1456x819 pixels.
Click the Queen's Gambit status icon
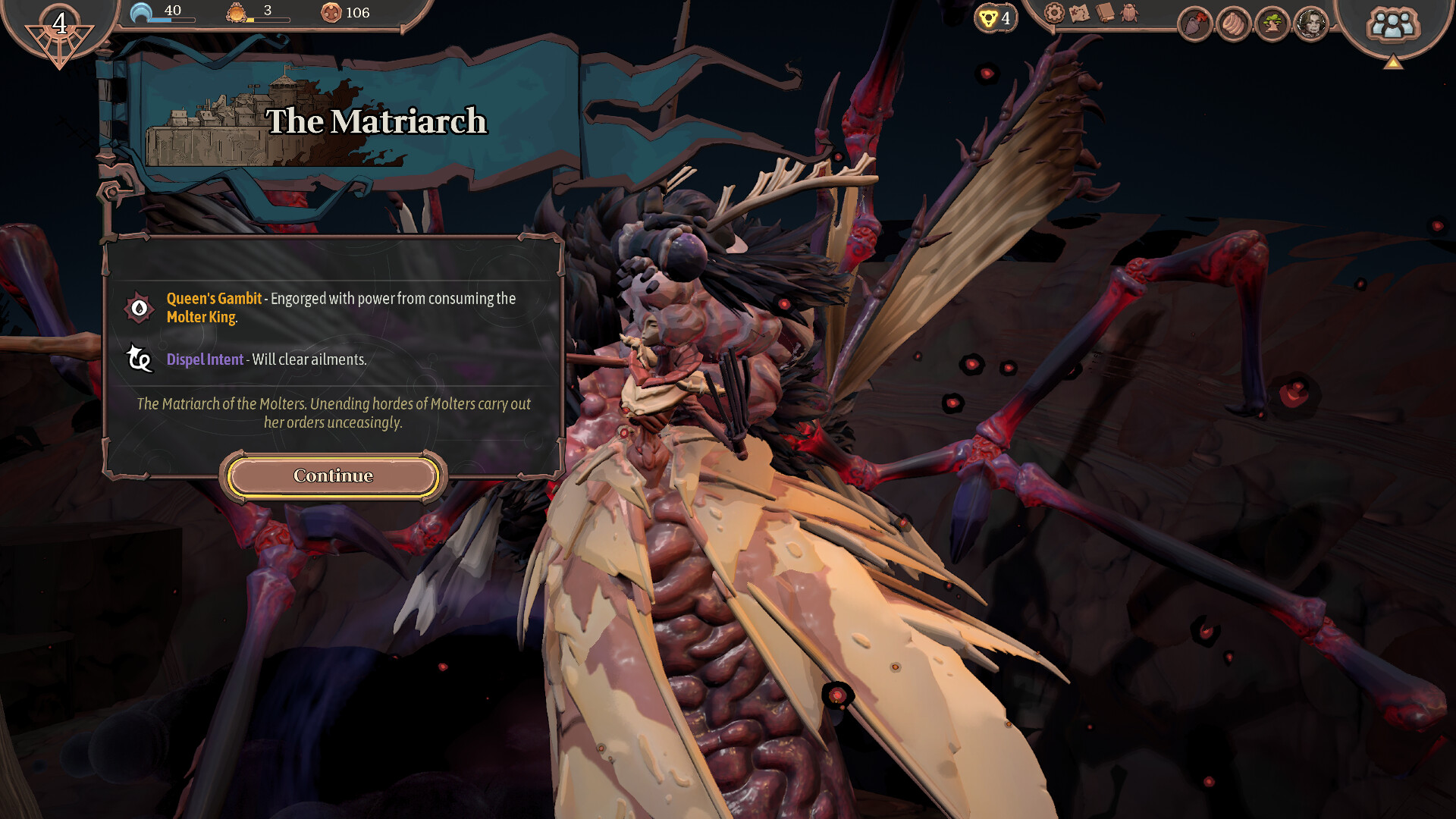[138, 306]
